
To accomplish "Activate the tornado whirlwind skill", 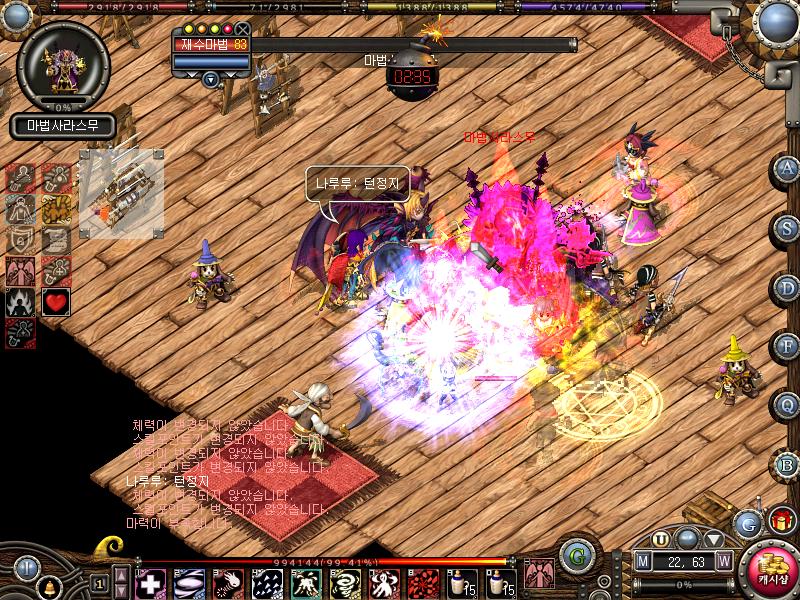I will pyautogui.click(x=343, y=582).
